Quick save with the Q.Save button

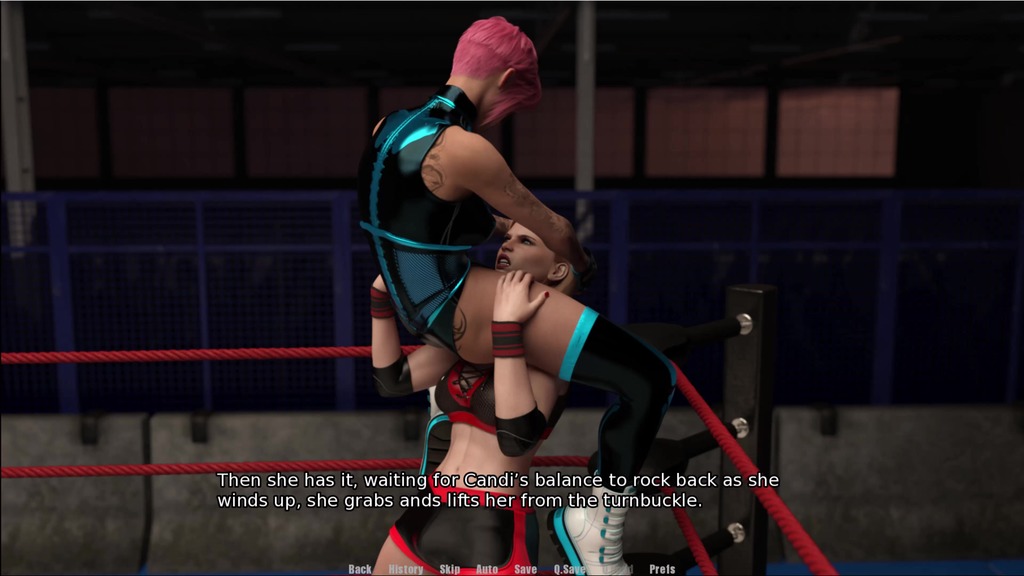point(570,569)
